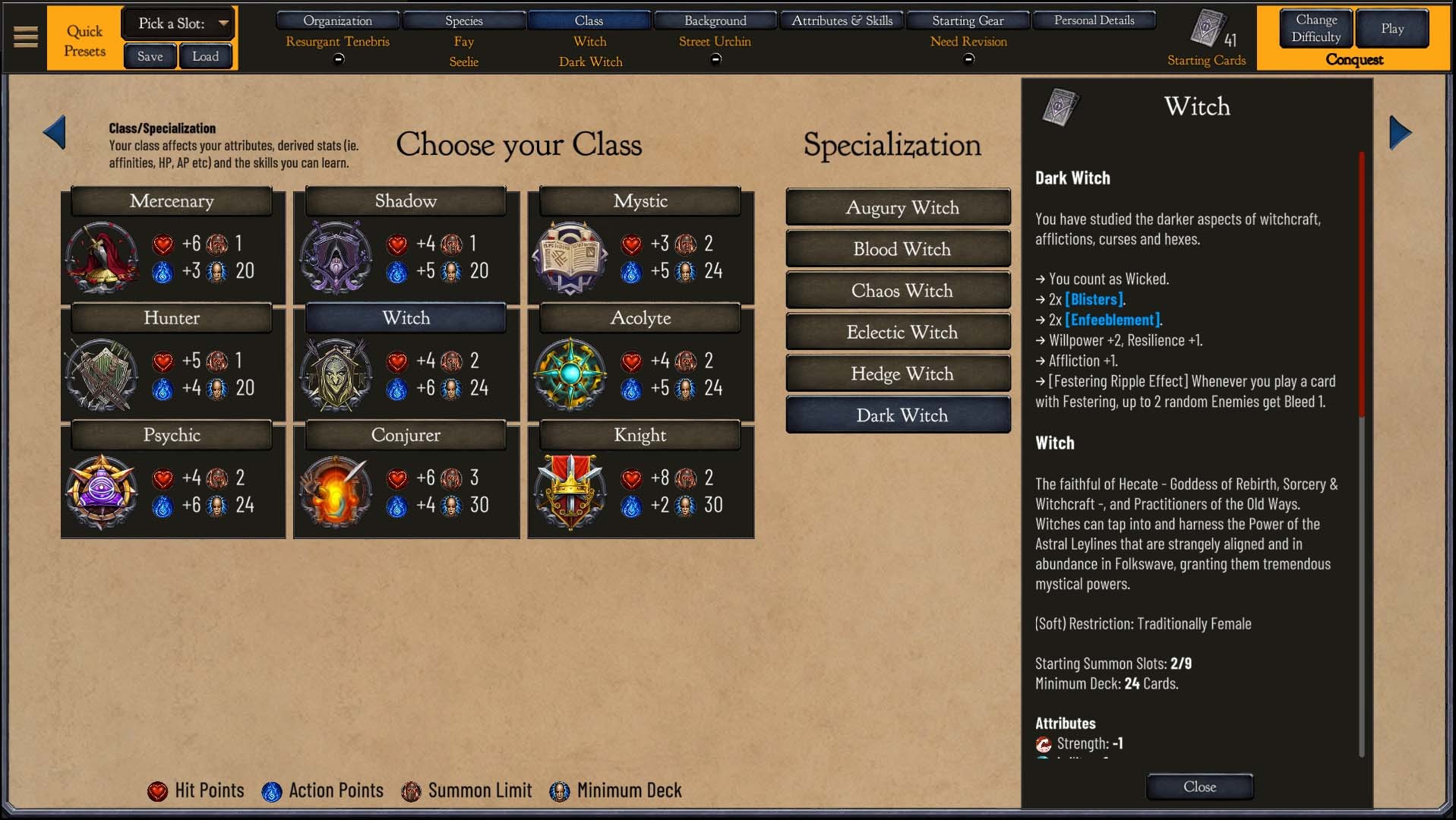Pick the Knight class
This screenshot has width=1456, height=820.
click(640, 435)
